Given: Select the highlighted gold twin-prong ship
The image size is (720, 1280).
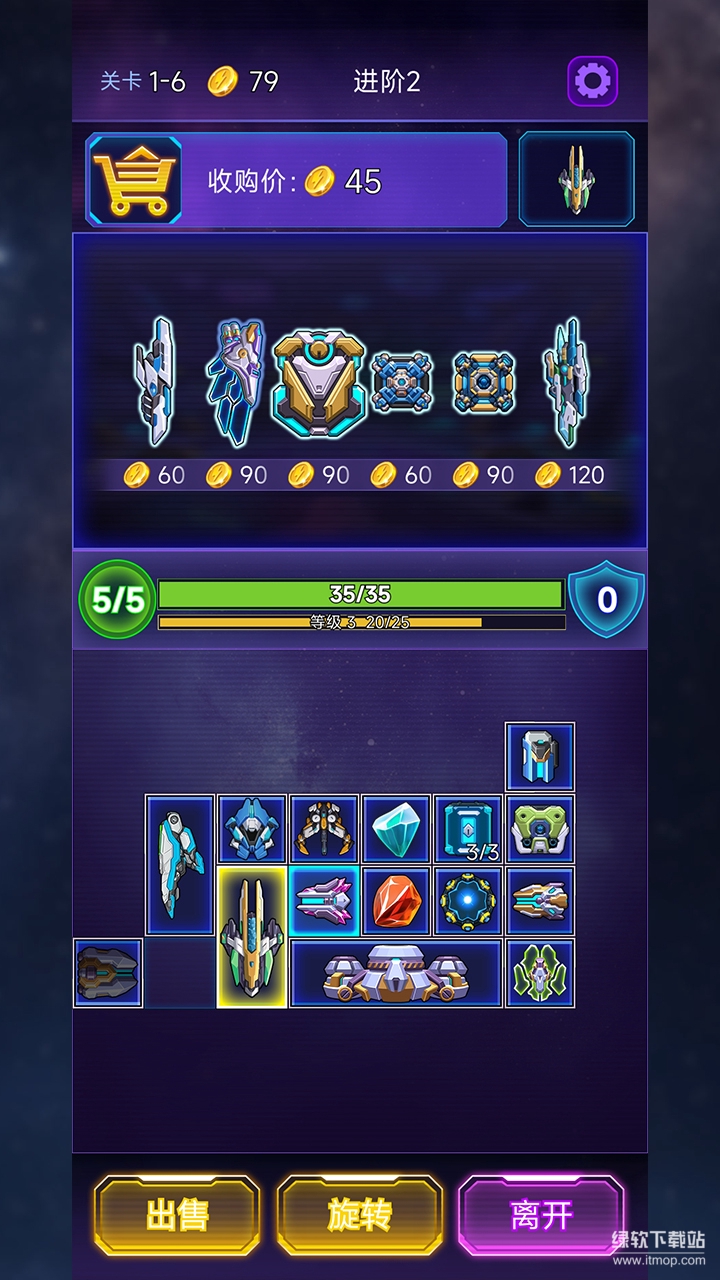Looking at the screenshot, I should click(252, 937).
